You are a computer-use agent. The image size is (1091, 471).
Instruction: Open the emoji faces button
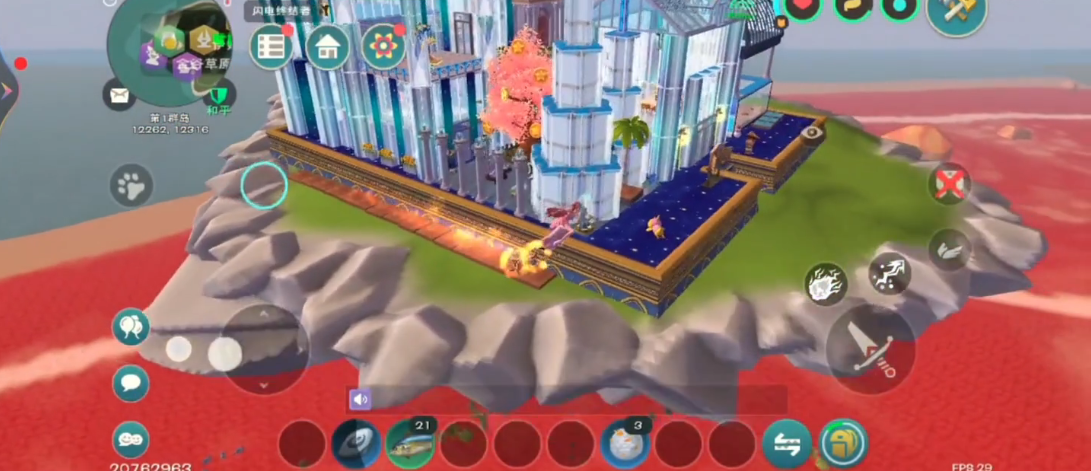tap(131, 439)
